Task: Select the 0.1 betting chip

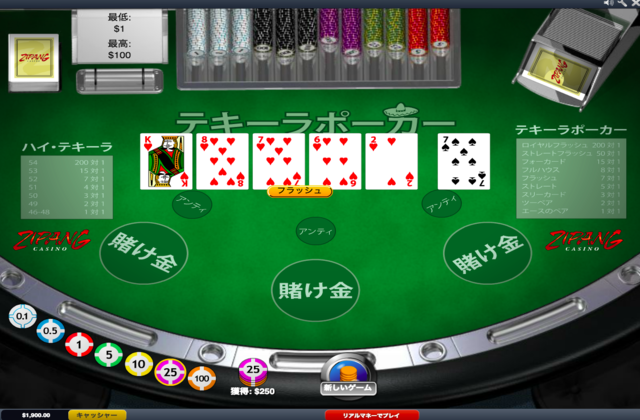Action: [21, 316]
